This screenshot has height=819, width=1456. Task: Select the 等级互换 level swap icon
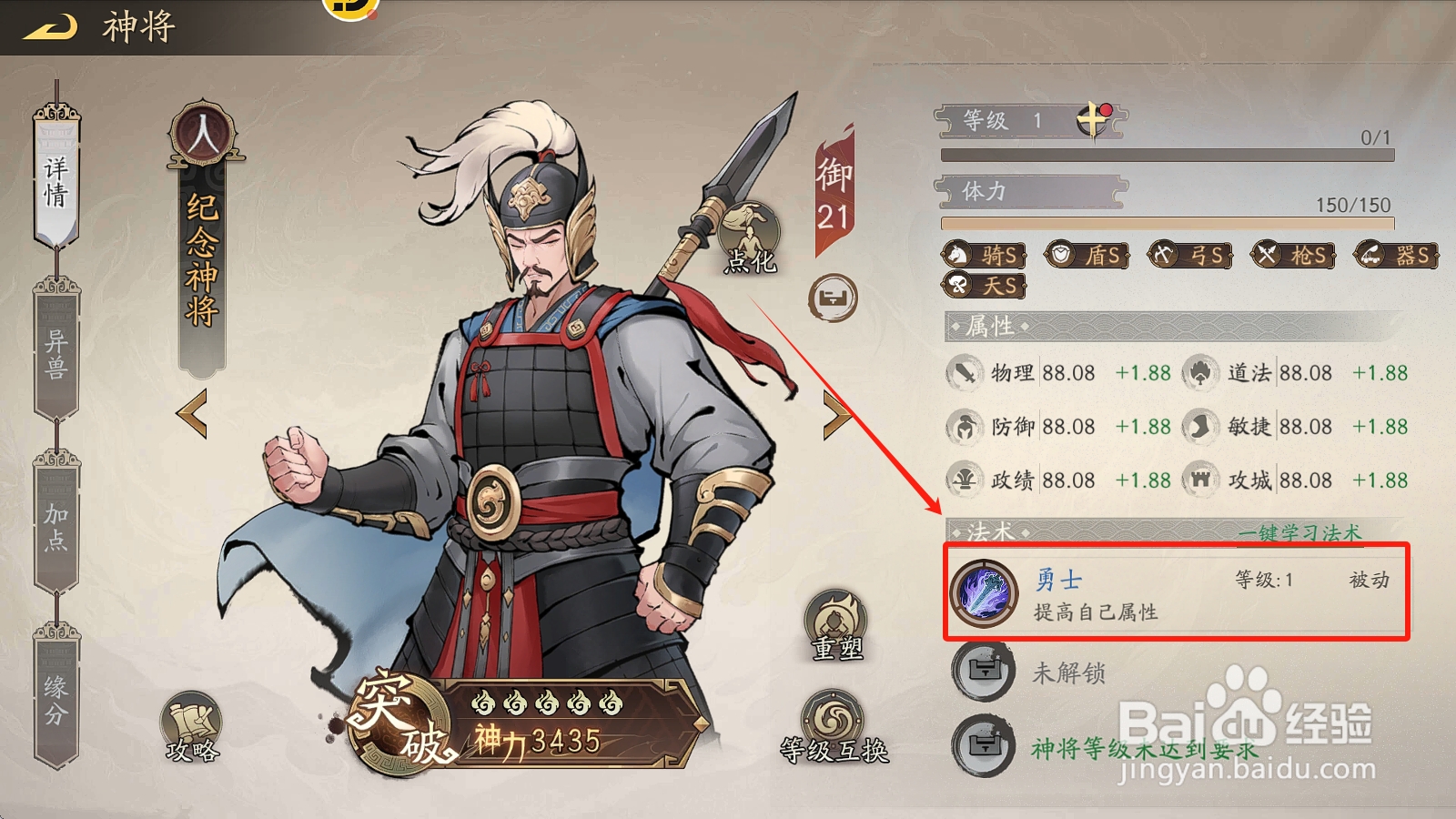tap(836, 718)
